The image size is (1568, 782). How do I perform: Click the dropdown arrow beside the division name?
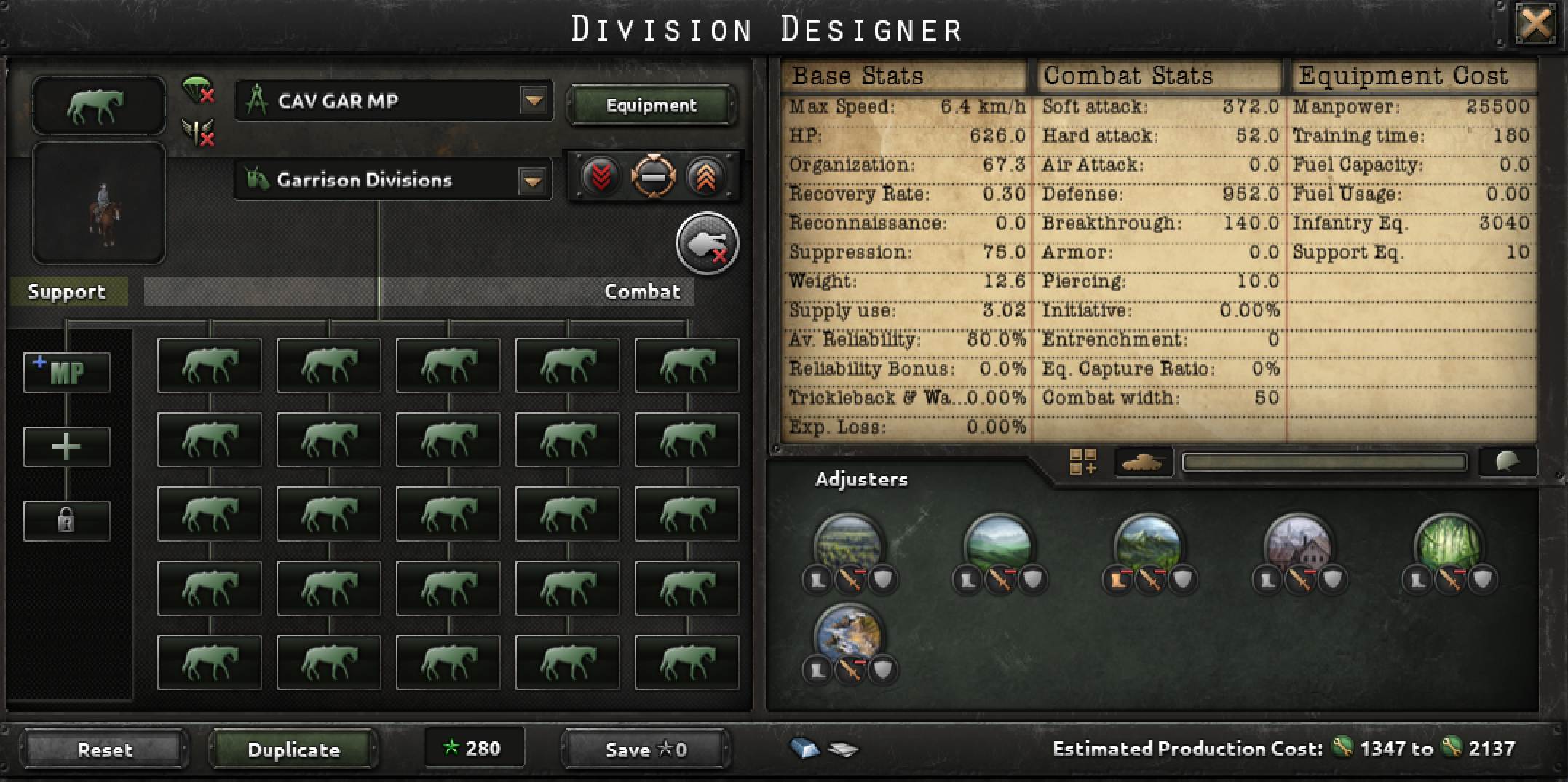point(535,102)
